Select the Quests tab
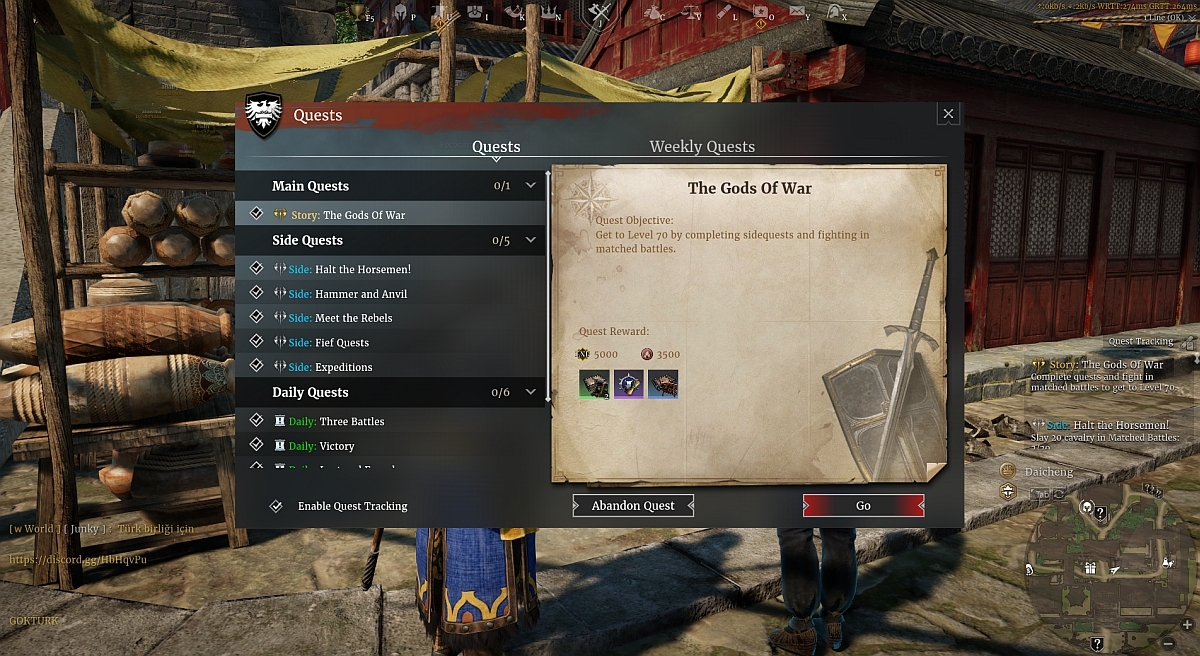This screenshot has height=656, width=1200. pyautogui.click(x=496, y=147)
